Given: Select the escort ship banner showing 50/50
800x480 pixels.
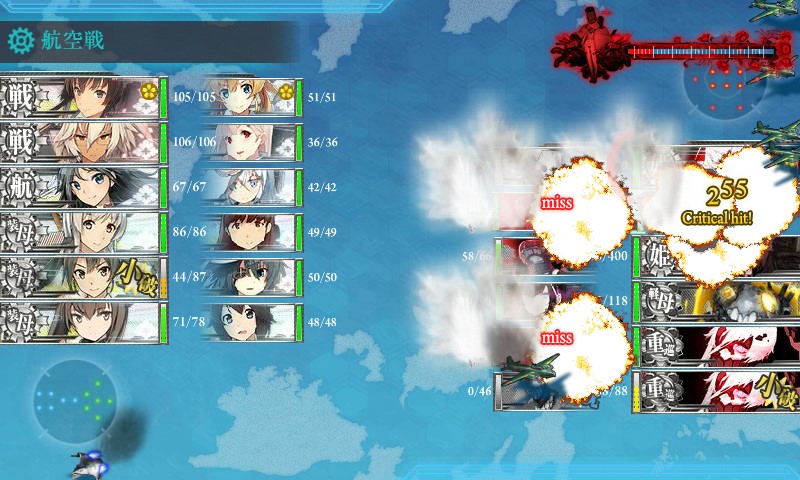Looking at the screenshot, I should 250,277.
